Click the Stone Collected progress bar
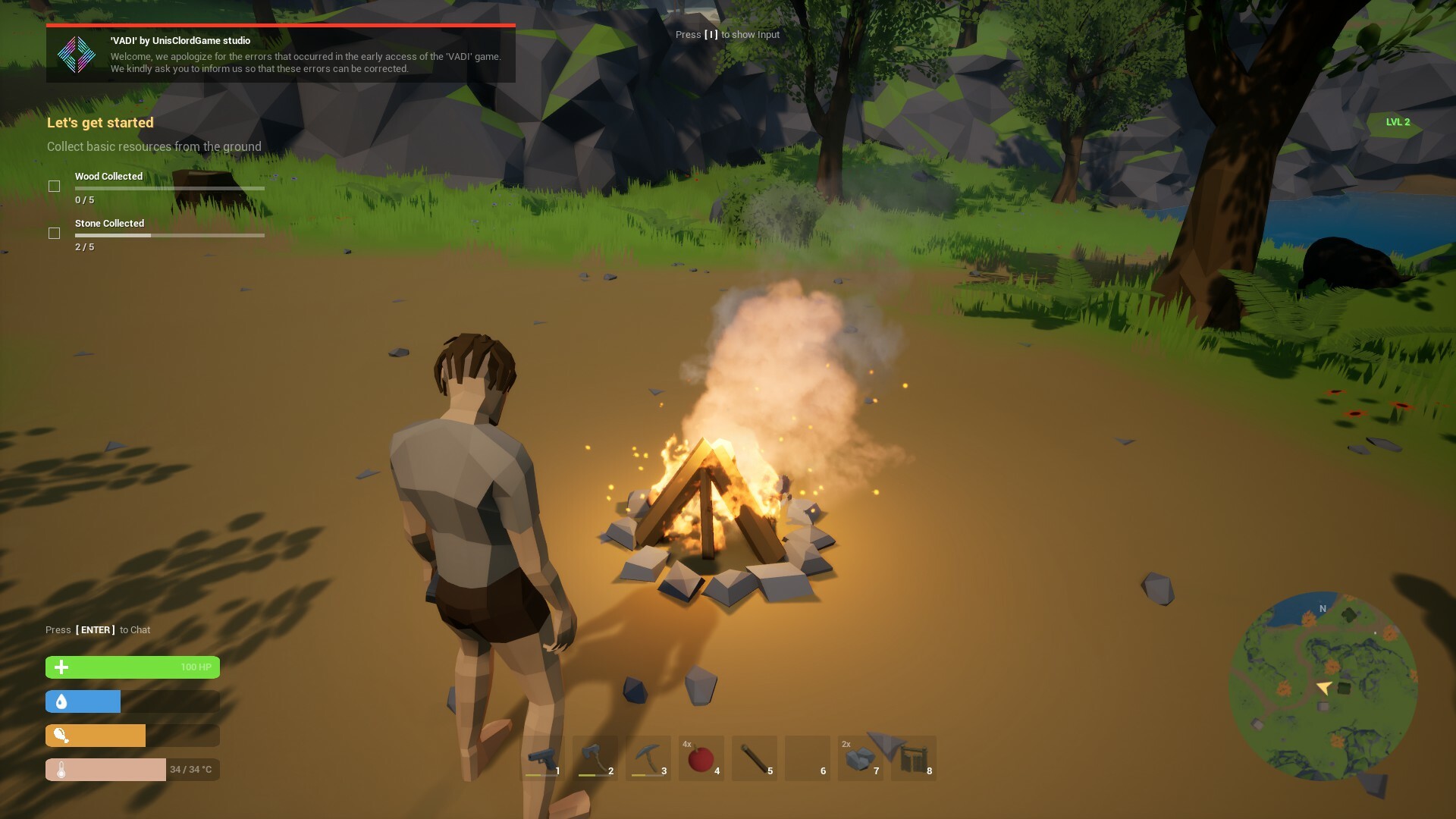 click(169, 235)
